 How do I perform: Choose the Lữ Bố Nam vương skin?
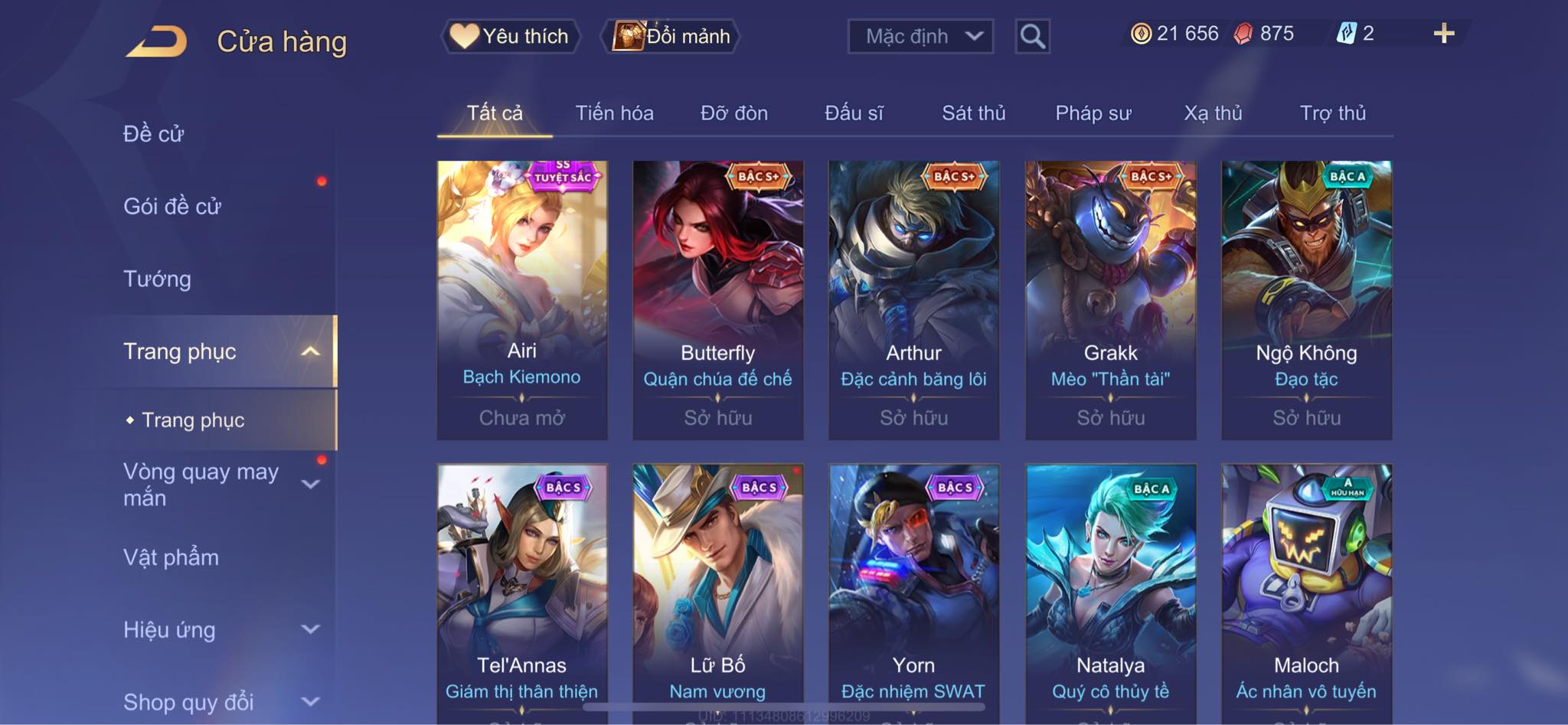point(718,589)
